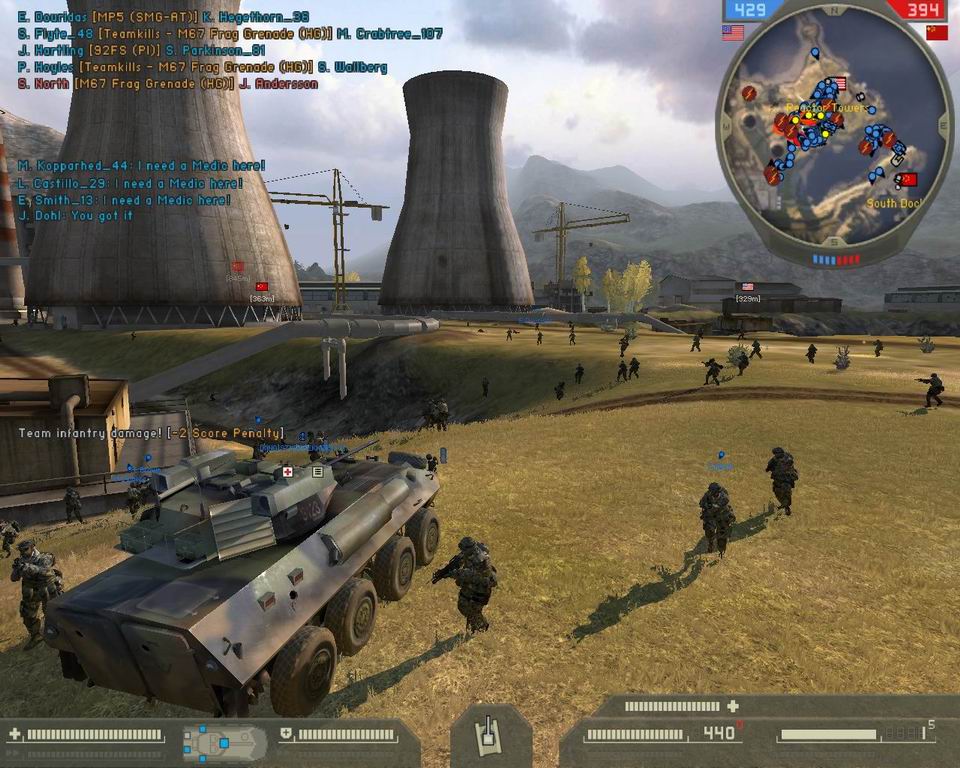Screen dimensions: 960x768
Task: Click the Chinese control point marker at 363m
Action: point(263,287)
